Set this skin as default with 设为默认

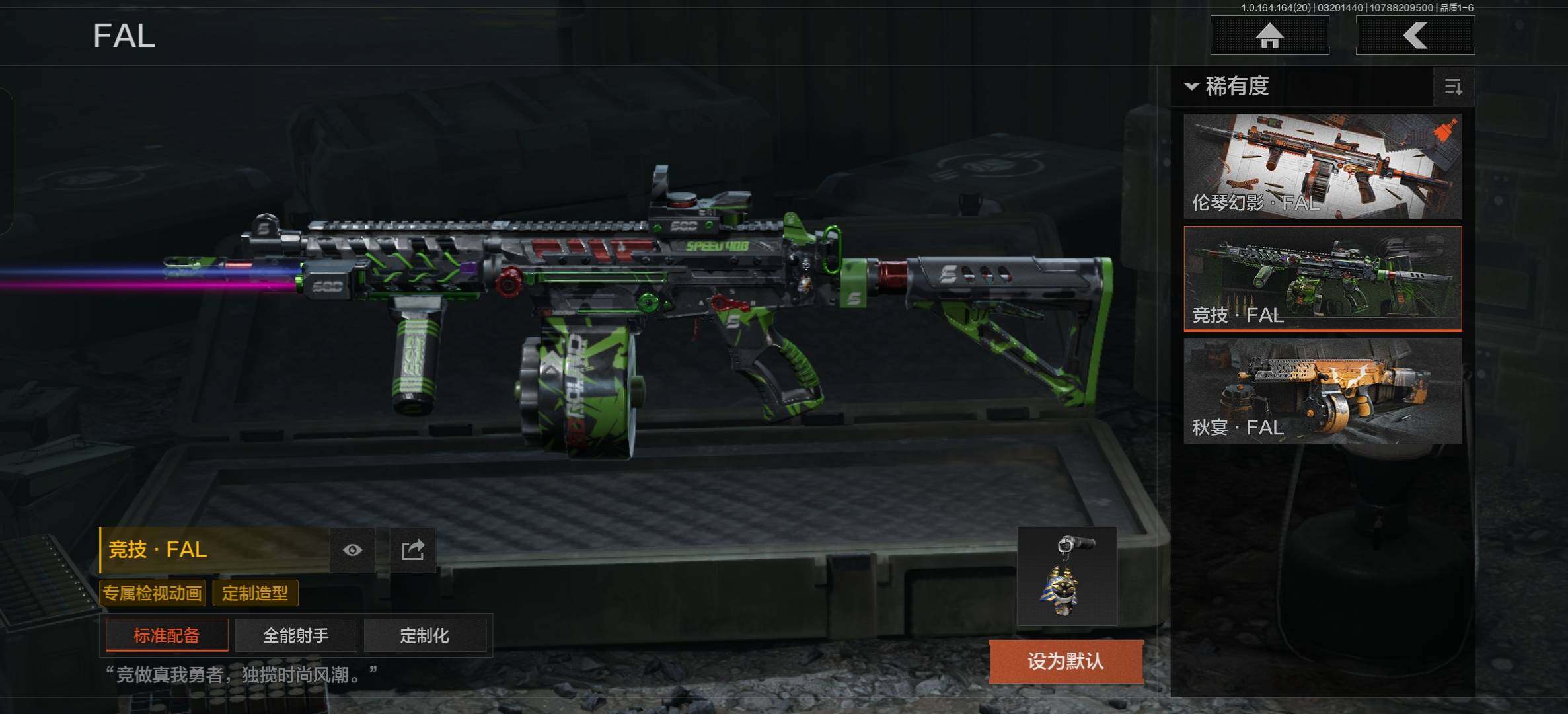(x=1065, y=660)
